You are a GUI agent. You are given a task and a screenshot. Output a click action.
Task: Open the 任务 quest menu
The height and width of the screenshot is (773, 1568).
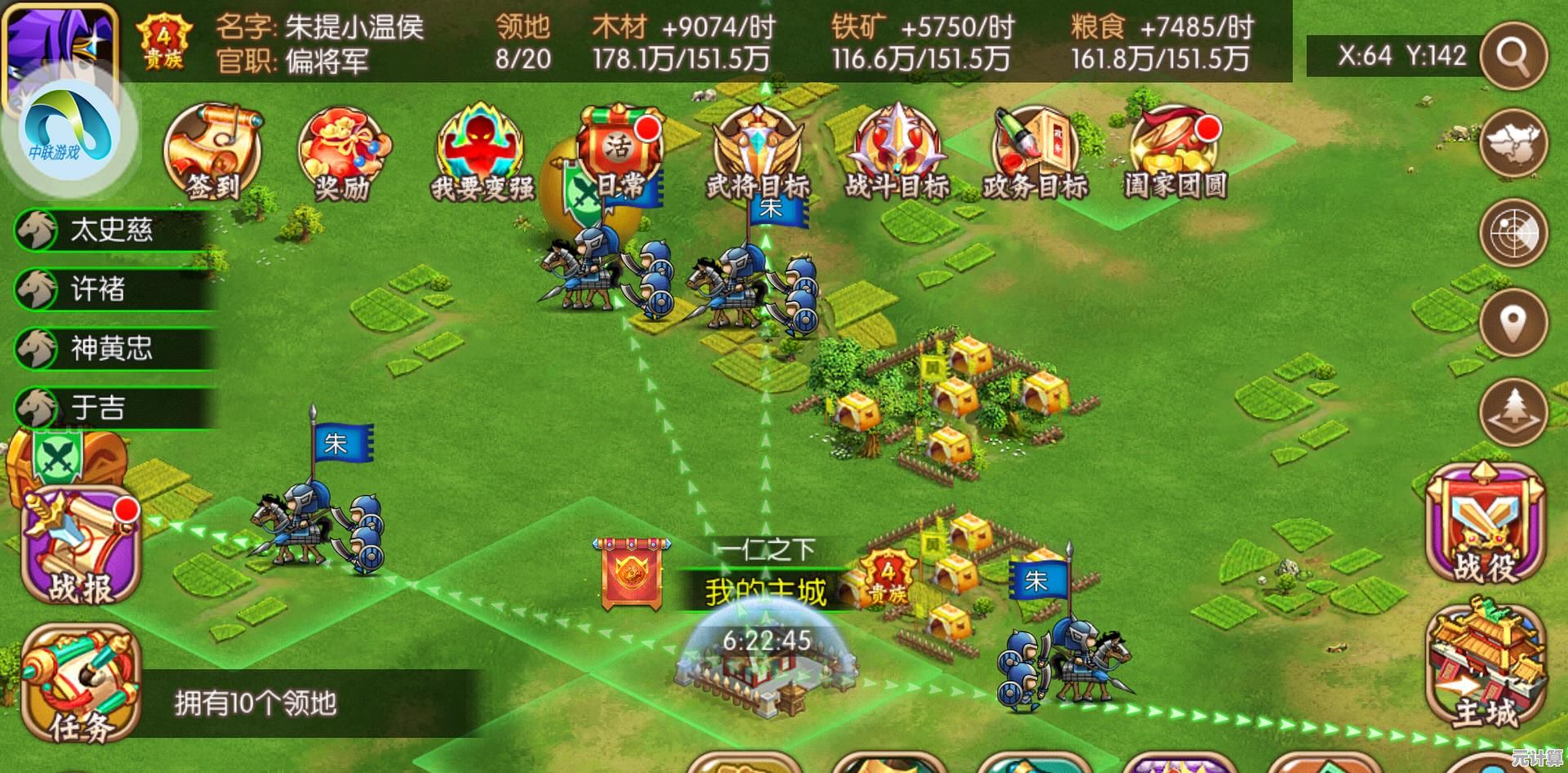pos(80,685)
